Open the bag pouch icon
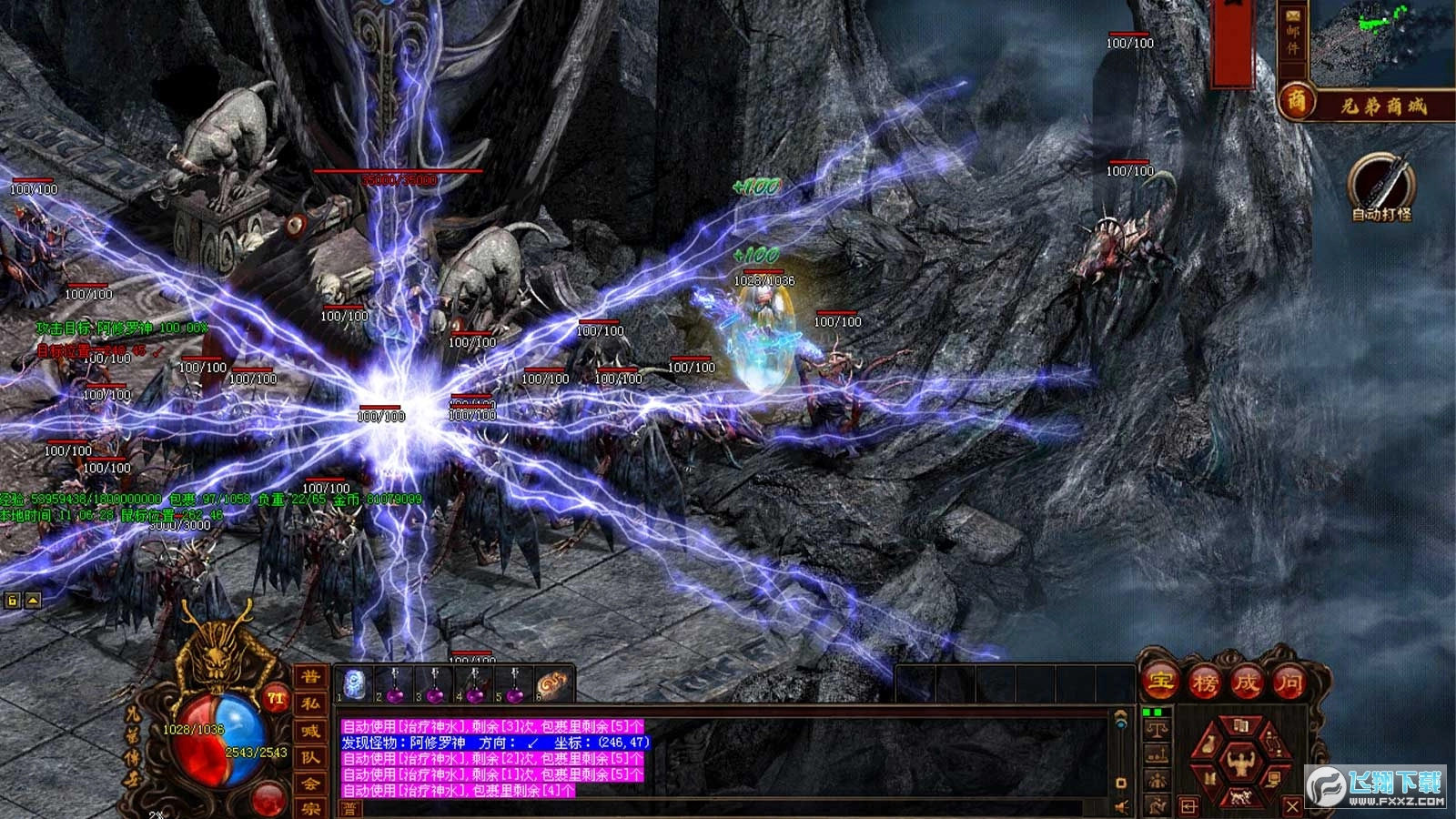 1209,744
